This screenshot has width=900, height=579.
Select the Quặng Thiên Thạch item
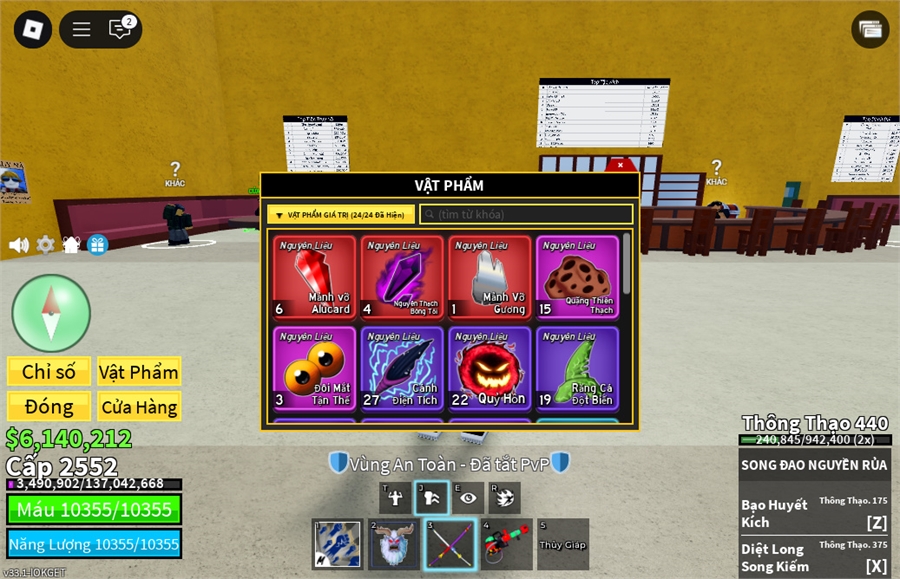(577, 277)
